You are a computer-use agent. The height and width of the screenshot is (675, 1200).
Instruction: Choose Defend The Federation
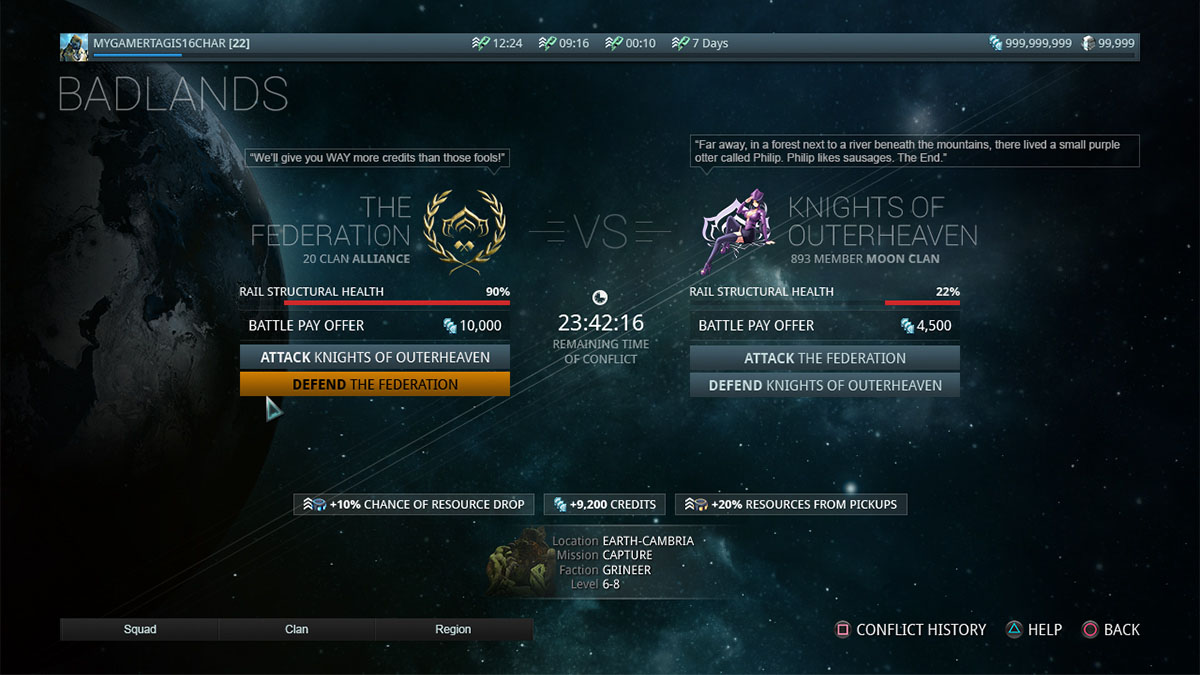coord(374,384)
